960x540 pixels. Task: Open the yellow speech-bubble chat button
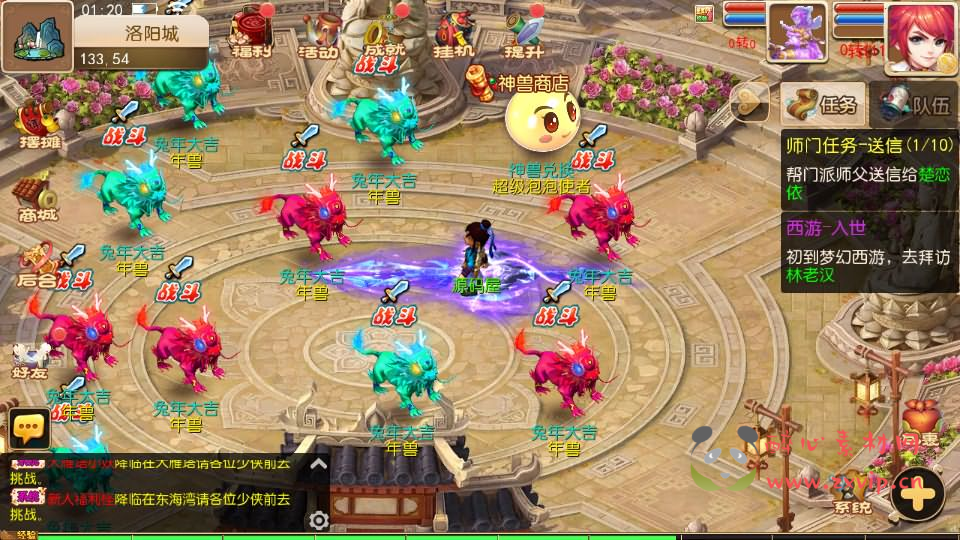pos(29,428)
